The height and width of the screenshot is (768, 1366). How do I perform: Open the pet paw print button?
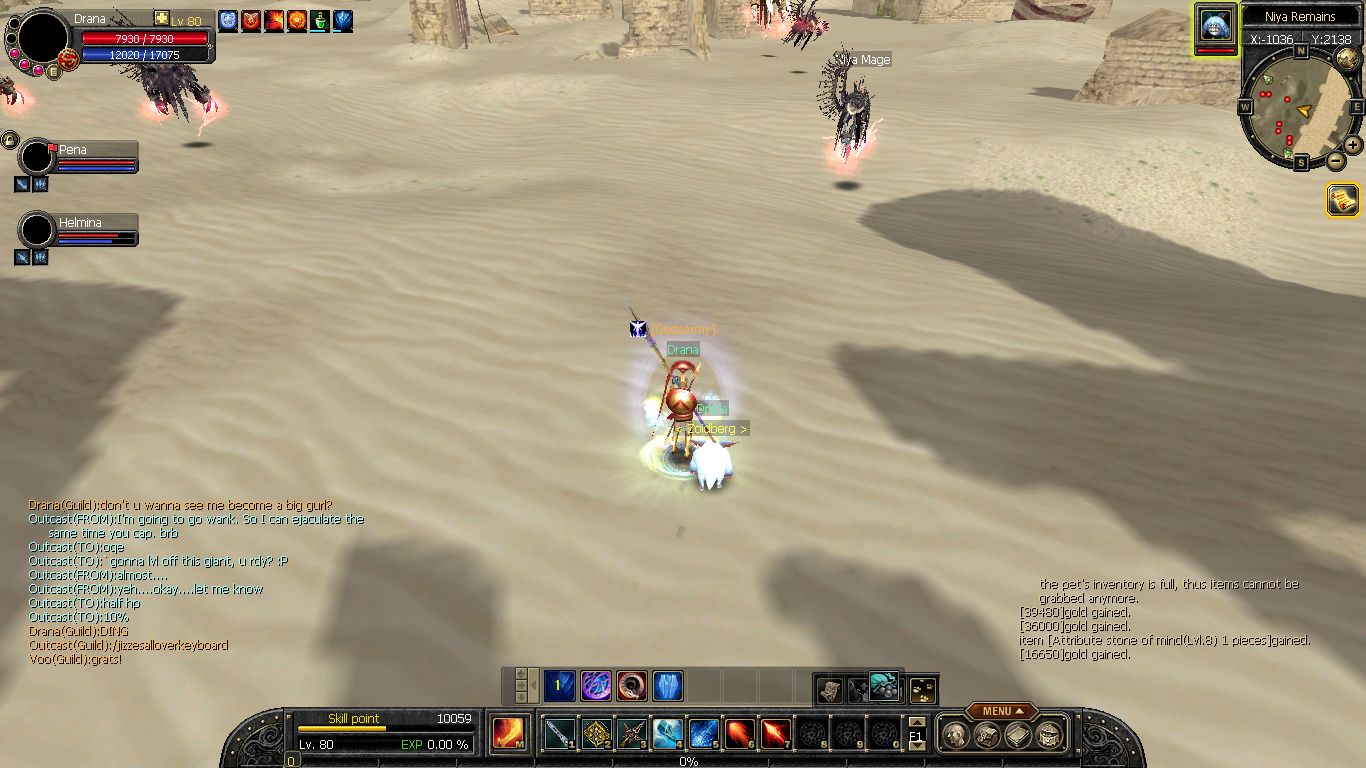pyautogui.click(x=924, y=689)
